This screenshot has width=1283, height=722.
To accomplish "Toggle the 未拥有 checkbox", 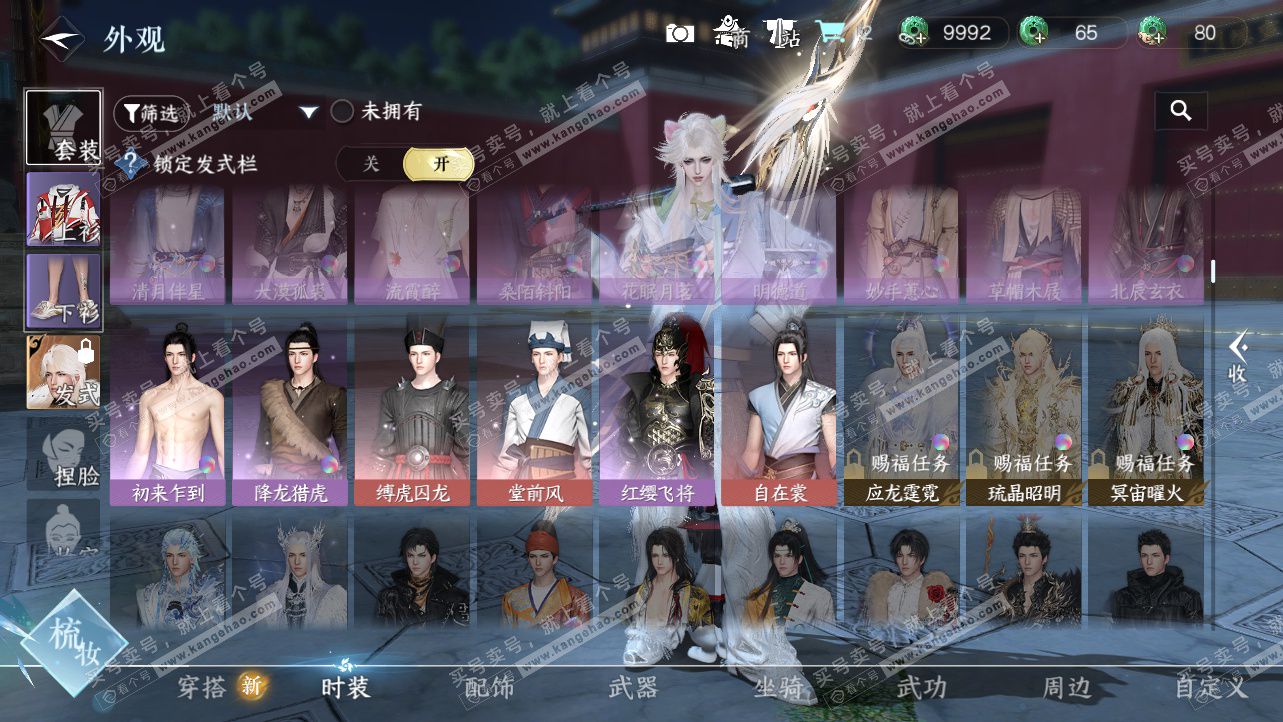I will pos(343,112).
